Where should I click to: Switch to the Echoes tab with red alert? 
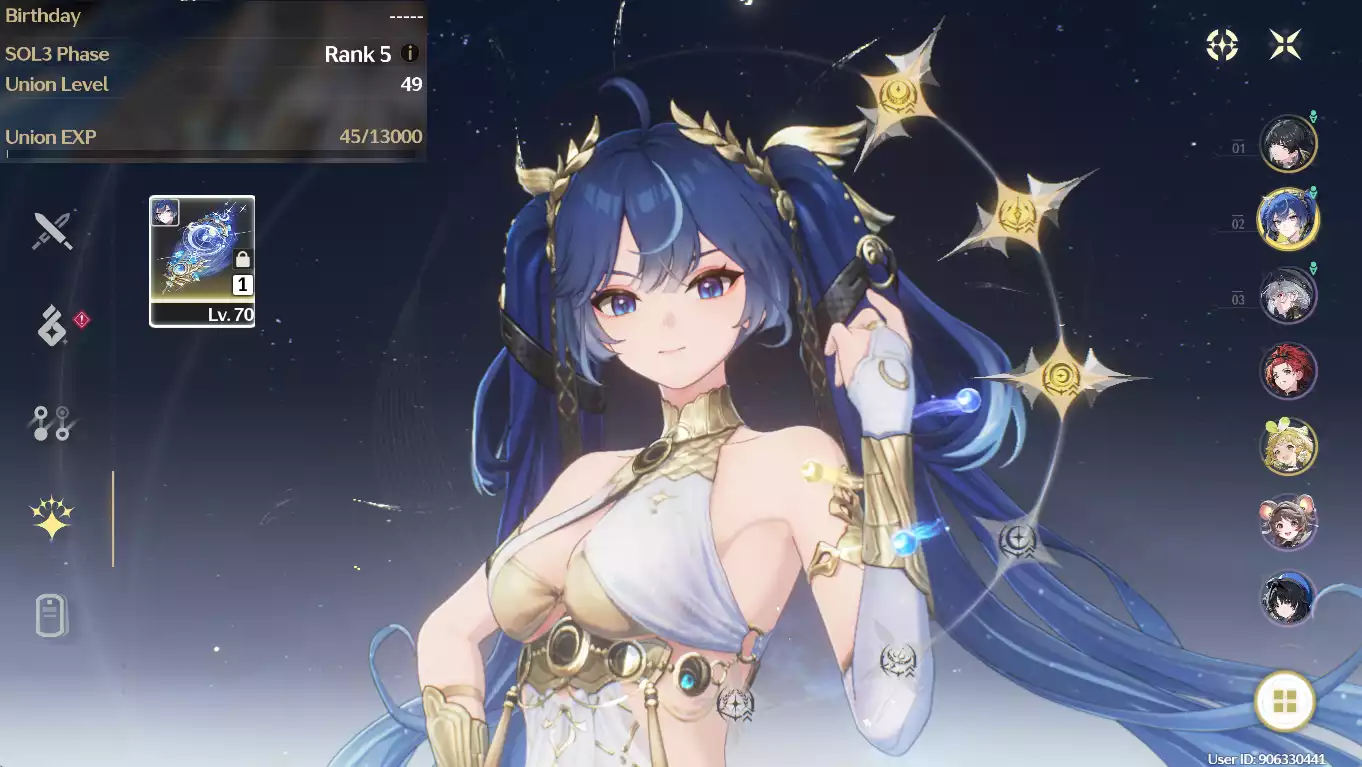click(52, 326)
